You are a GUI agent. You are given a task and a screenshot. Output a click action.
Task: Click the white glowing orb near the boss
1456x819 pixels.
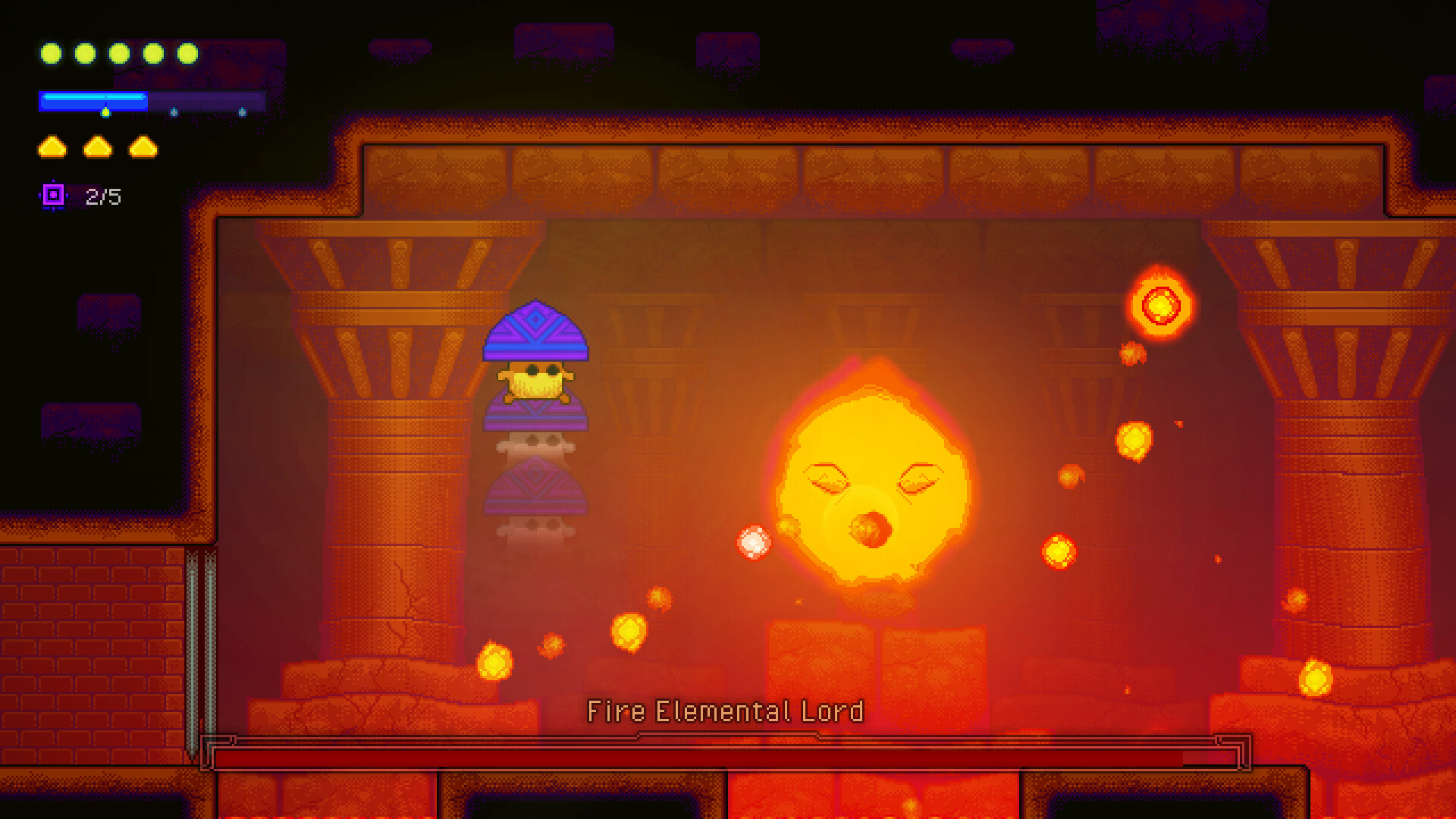click(x=755, y=543)
